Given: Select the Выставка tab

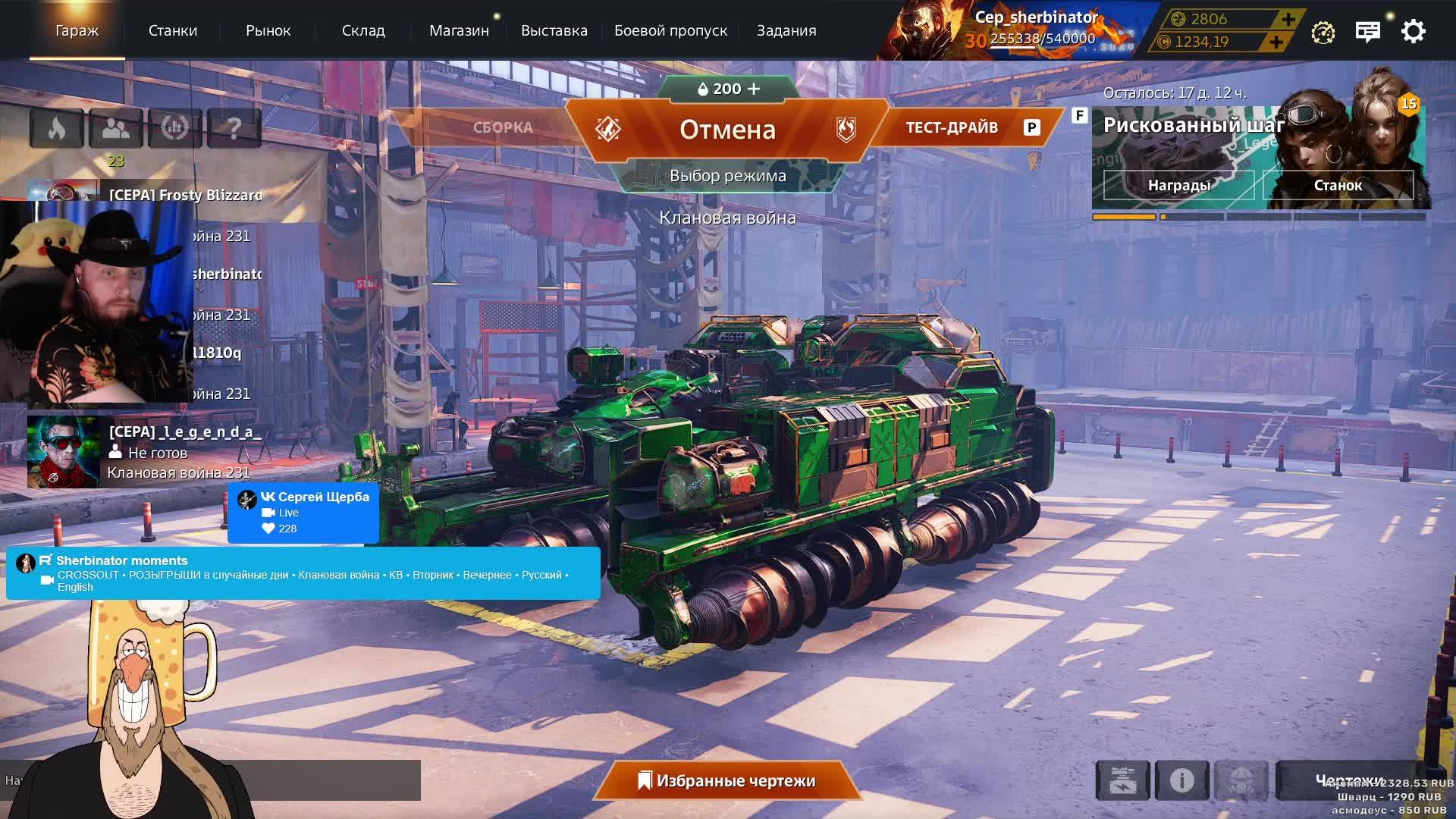Looking at the screenshot, I should tap(554, 31).
